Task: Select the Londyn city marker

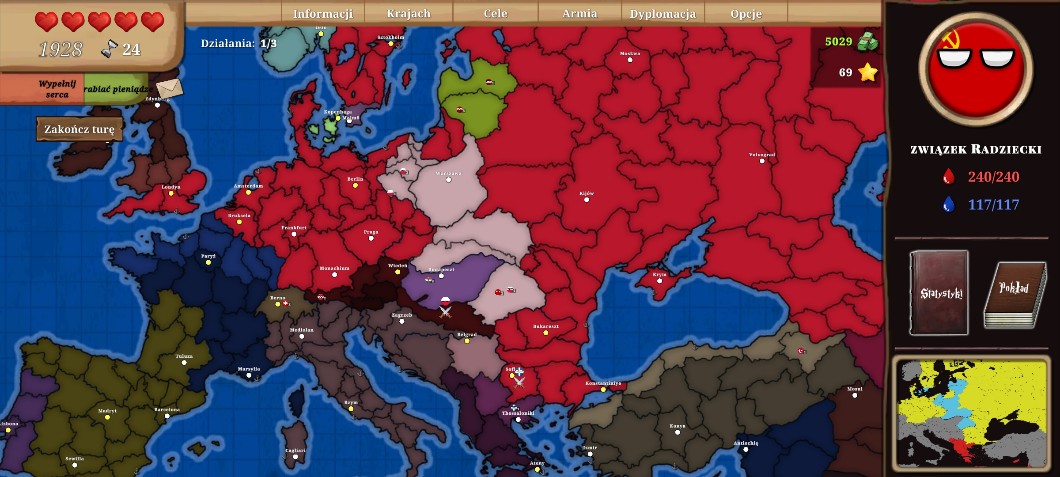Action: (170, 192)
